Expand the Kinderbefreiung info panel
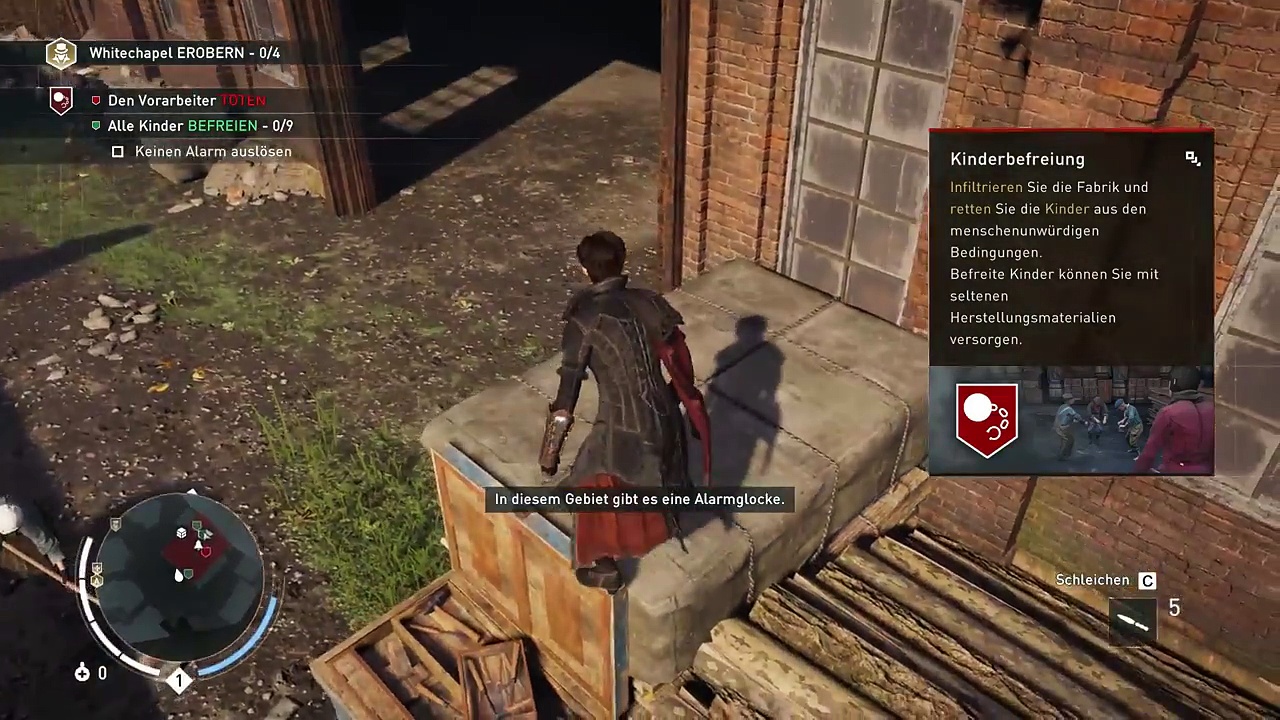Viewport: 1280px width, 720px height. coord(1192,159)
